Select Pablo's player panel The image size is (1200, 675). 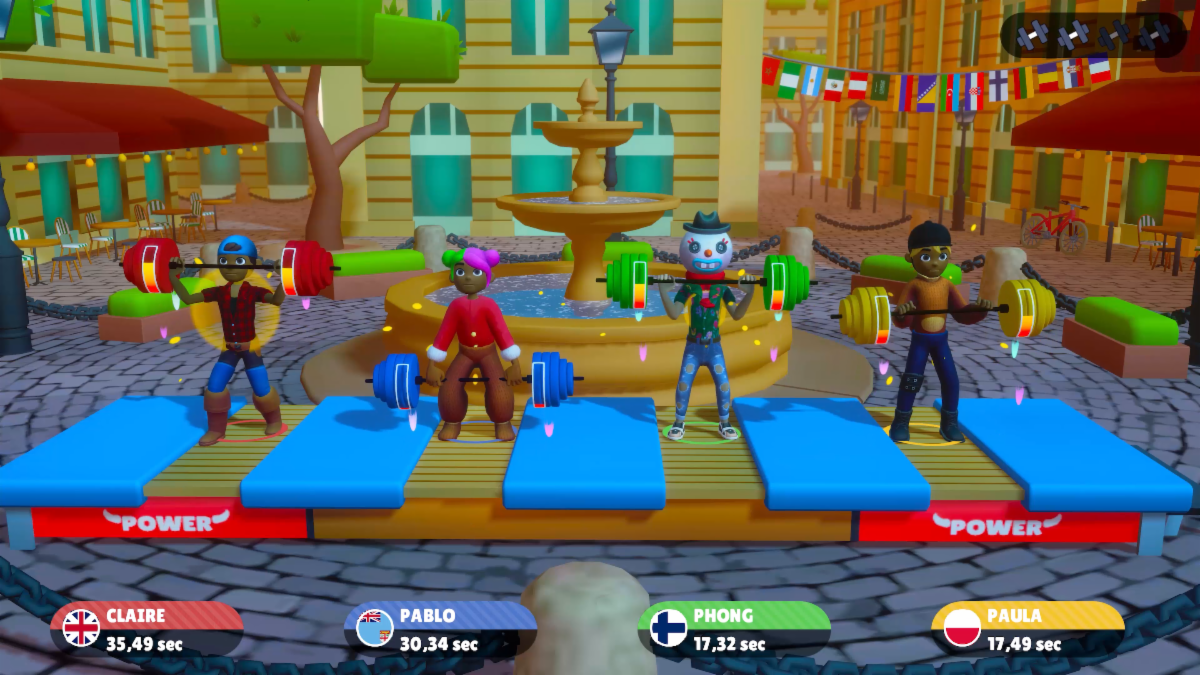coord(440,629)
